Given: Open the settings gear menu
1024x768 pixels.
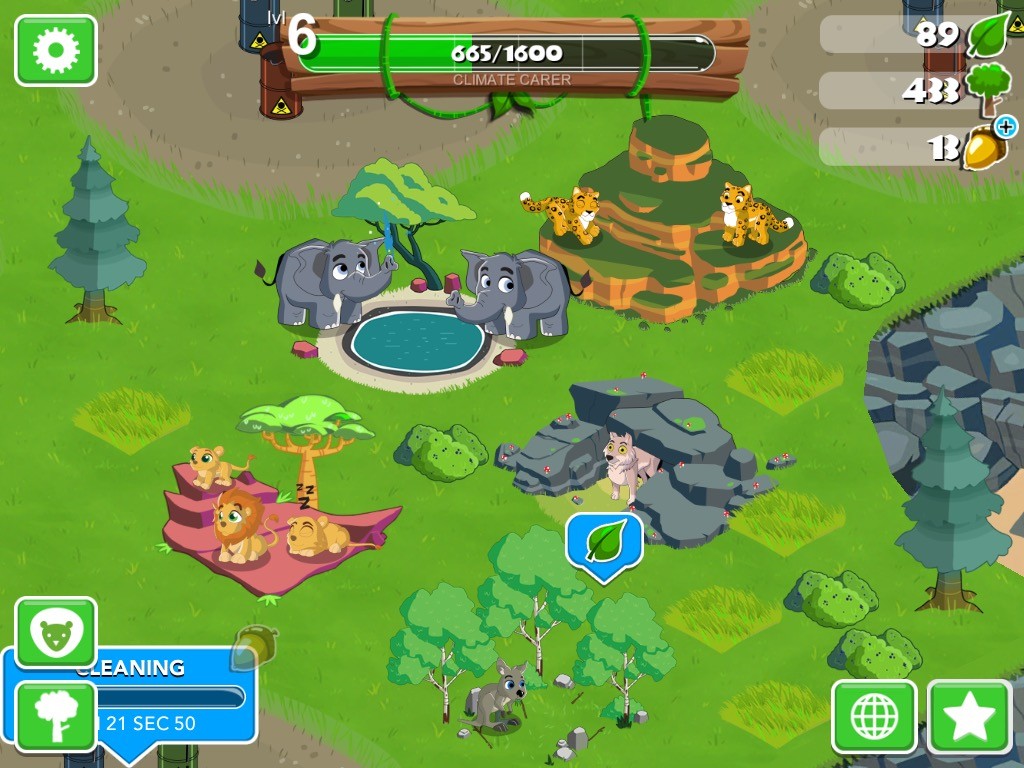Looking at the screenshot, I should tap(55, 50).
